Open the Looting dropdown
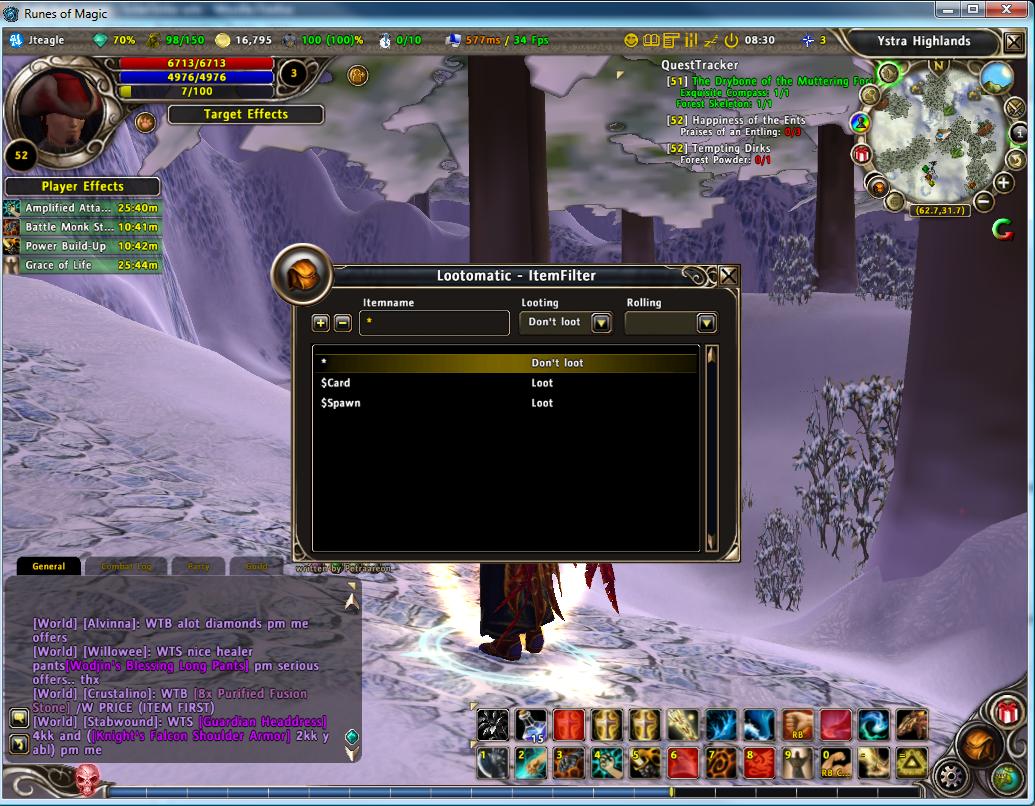The width and height of the screenshot is (1035, 806). click(601, 322)
